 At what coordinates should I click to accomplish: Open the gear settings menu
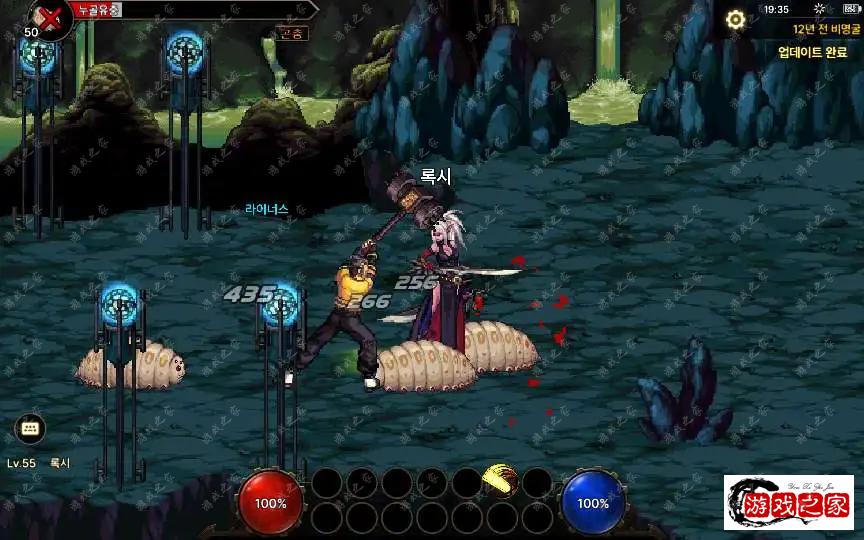coord(736,19)
